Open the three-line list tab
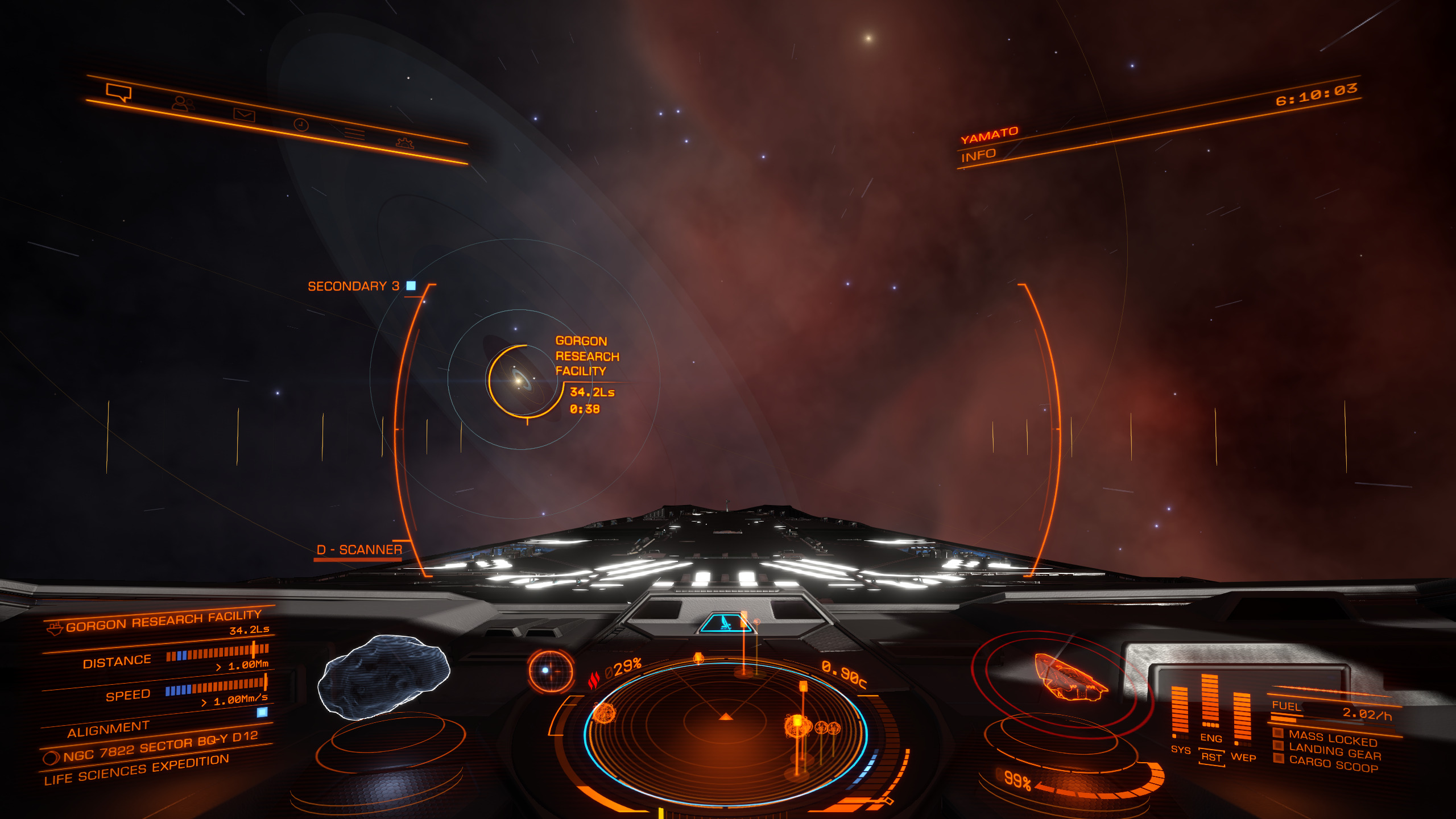This screenshot has width=1456, height=819. (x=354, y=134)
